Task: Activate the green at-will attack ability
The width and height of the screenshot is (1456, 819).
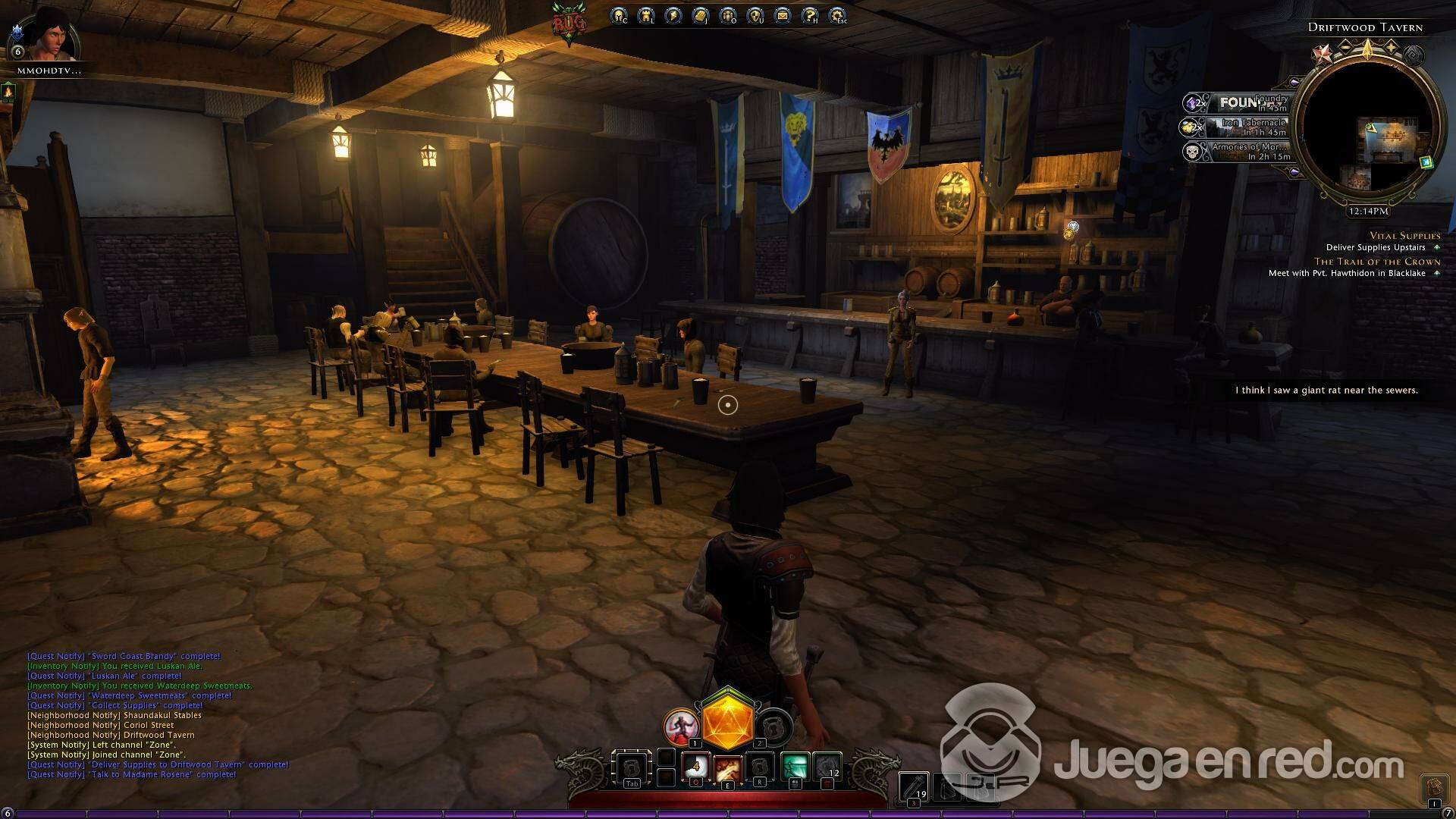Action: point(795,767)
